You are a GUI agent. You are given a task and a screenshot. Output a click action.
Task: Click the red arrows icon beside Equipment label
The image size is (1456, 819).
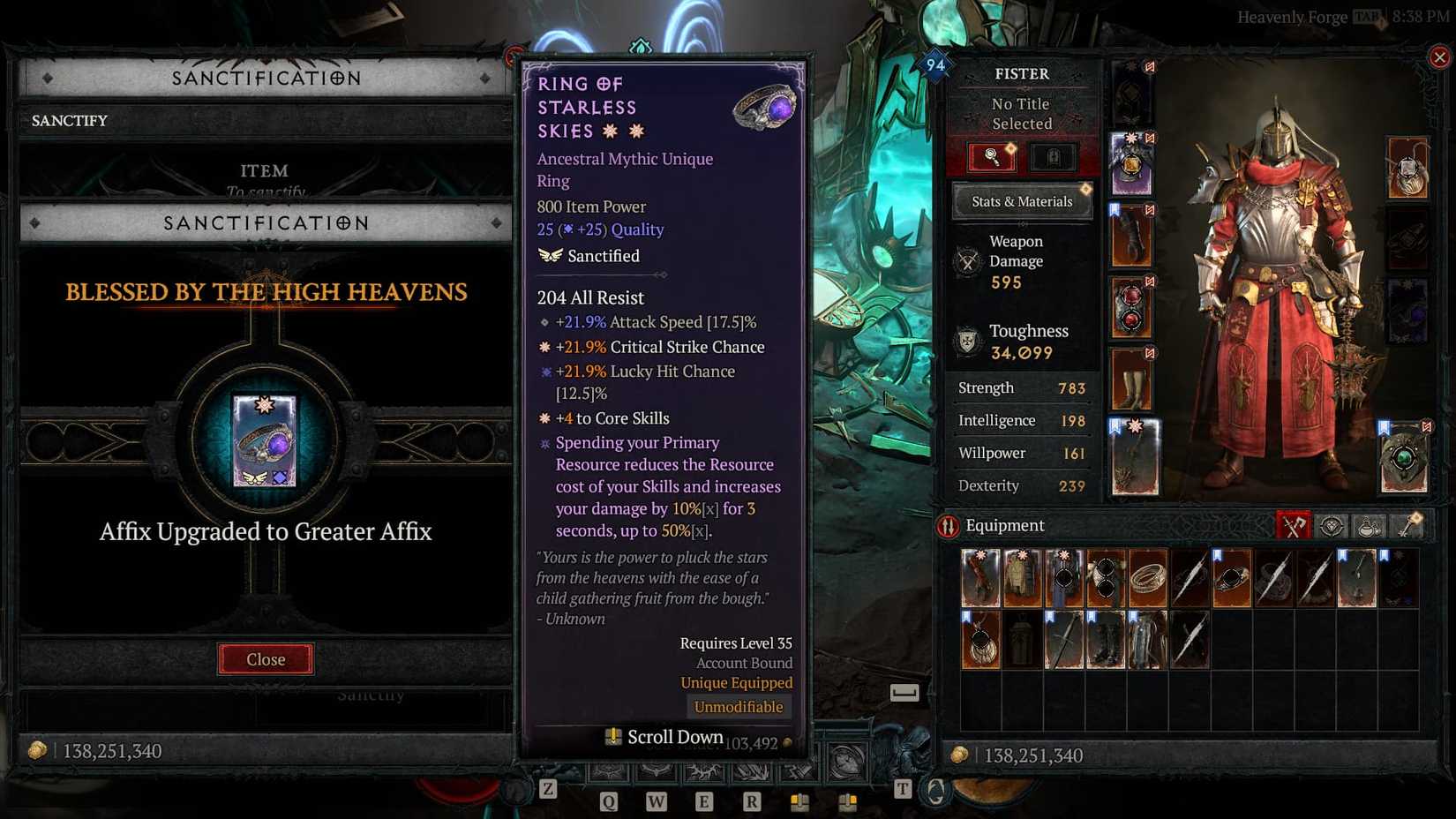(949, 525)
